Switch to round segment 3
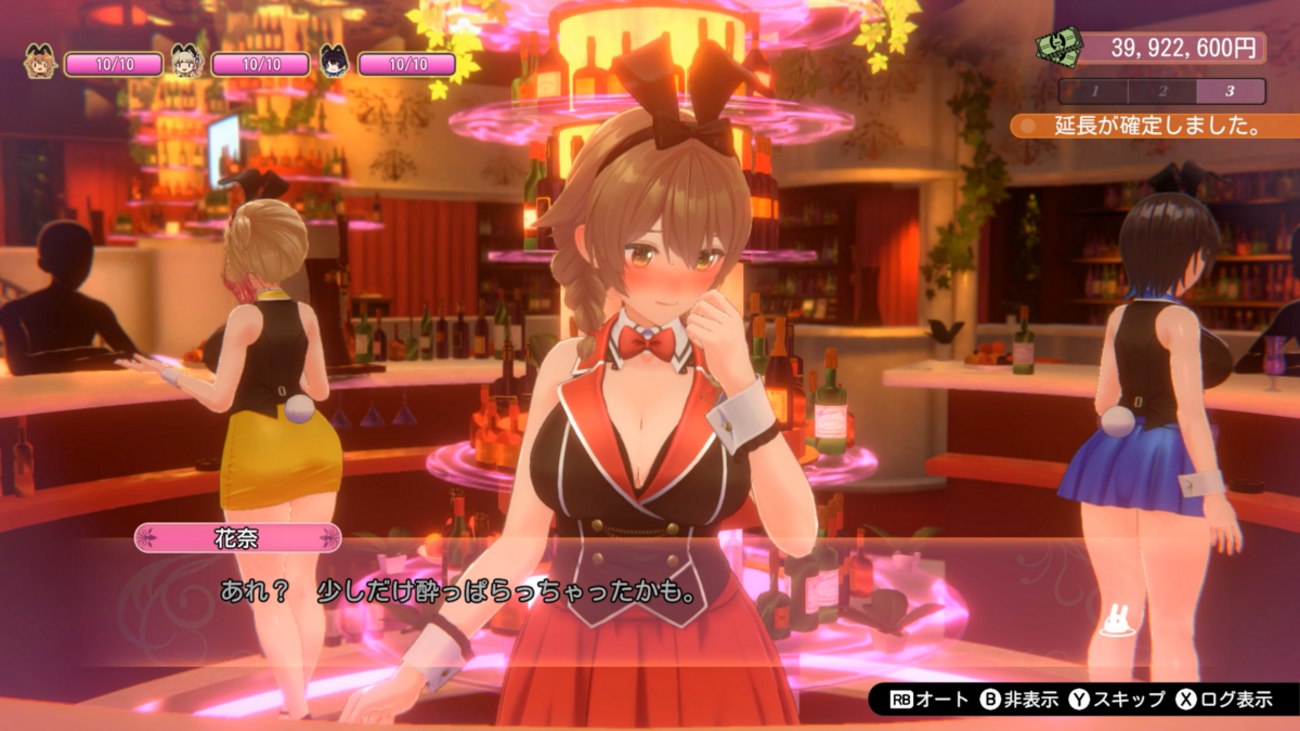Image resolution: width=1300 pixels, height=731 pixels. (x=1230, y=91)
